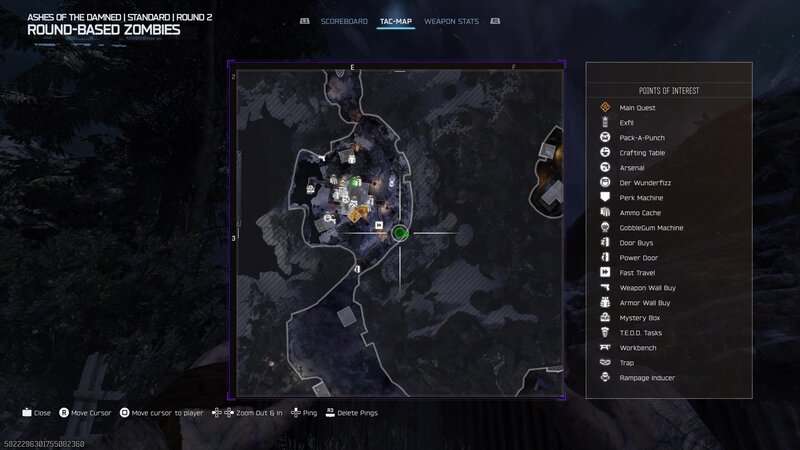Click the T.E.D.D. Tasks legend entry
The image size is (800, 450).
640,333
